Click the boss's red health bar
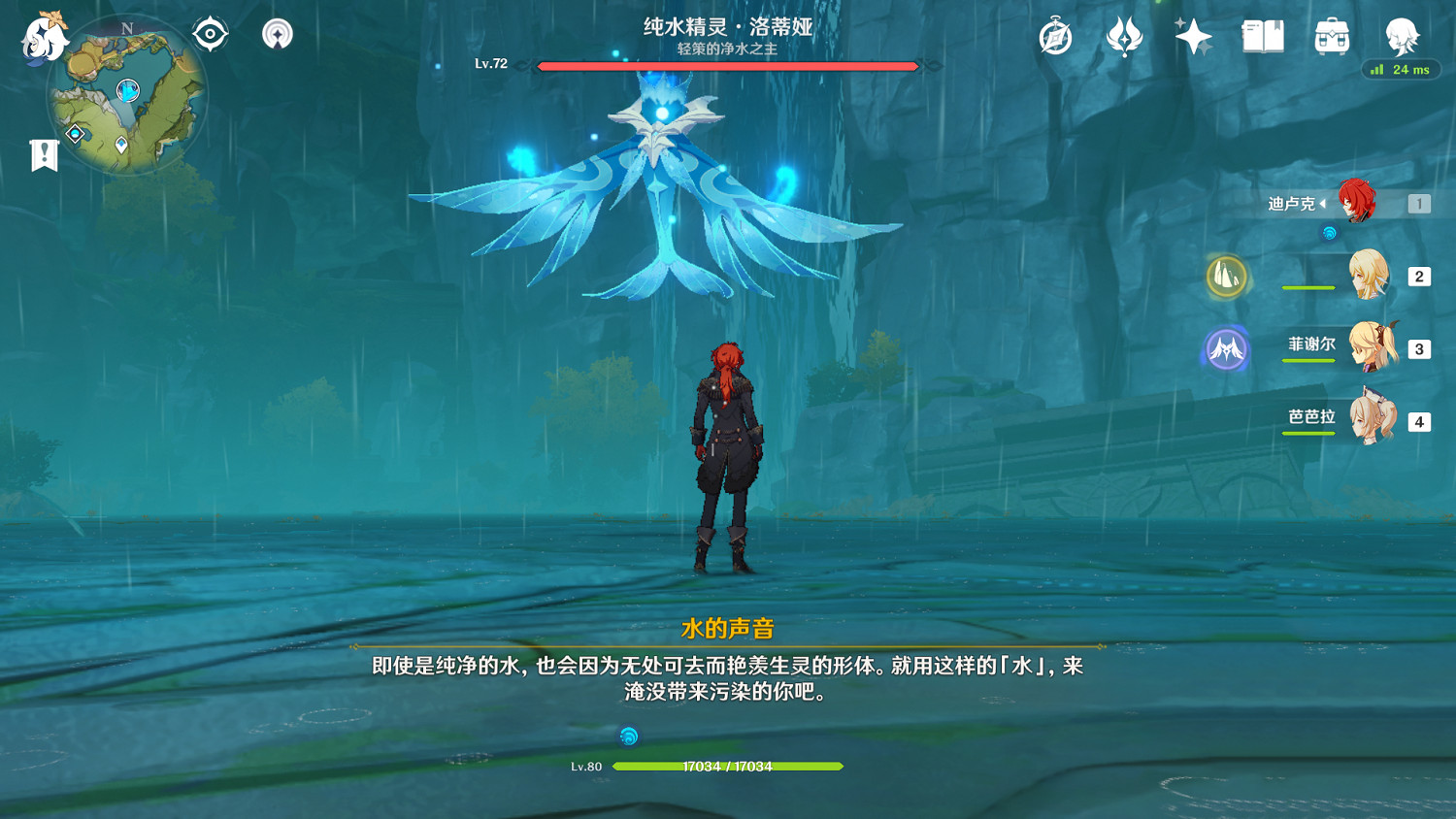 (x=726, y=66)
